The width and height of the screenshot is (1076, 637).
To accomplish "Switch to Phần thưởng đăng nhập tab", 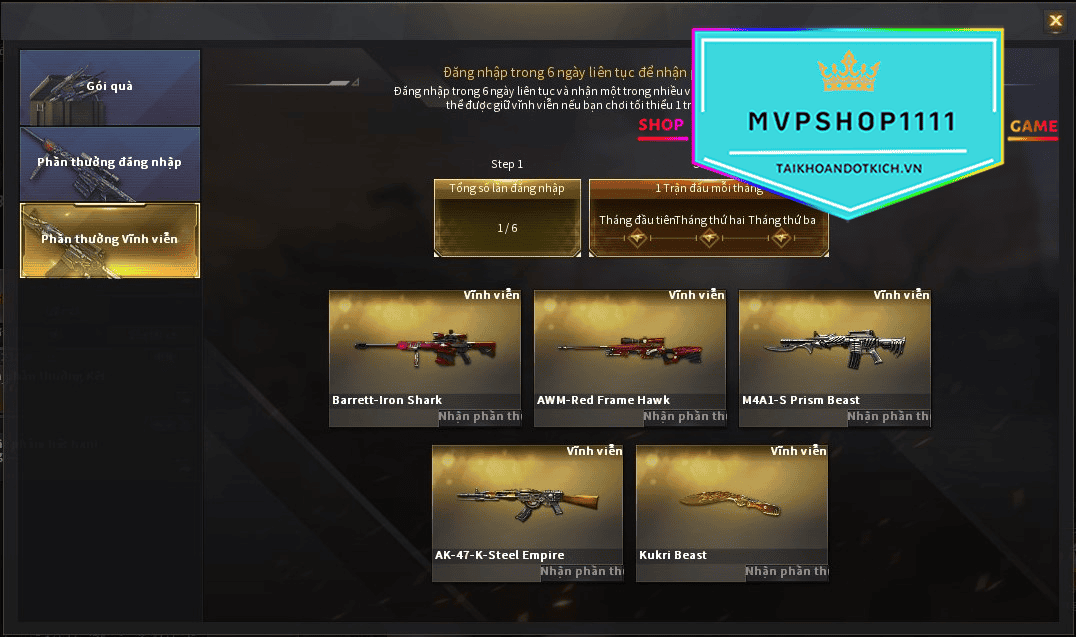I will coord(110,163).
